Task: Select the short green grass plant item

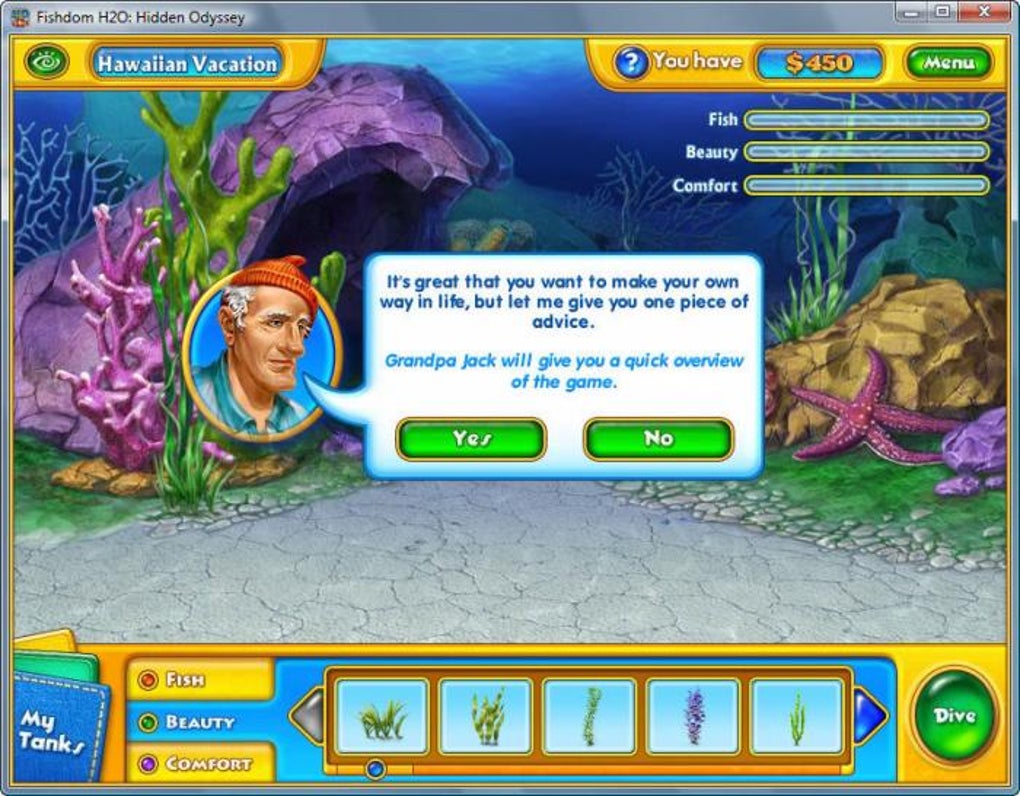Action: [x=382, y=716]
